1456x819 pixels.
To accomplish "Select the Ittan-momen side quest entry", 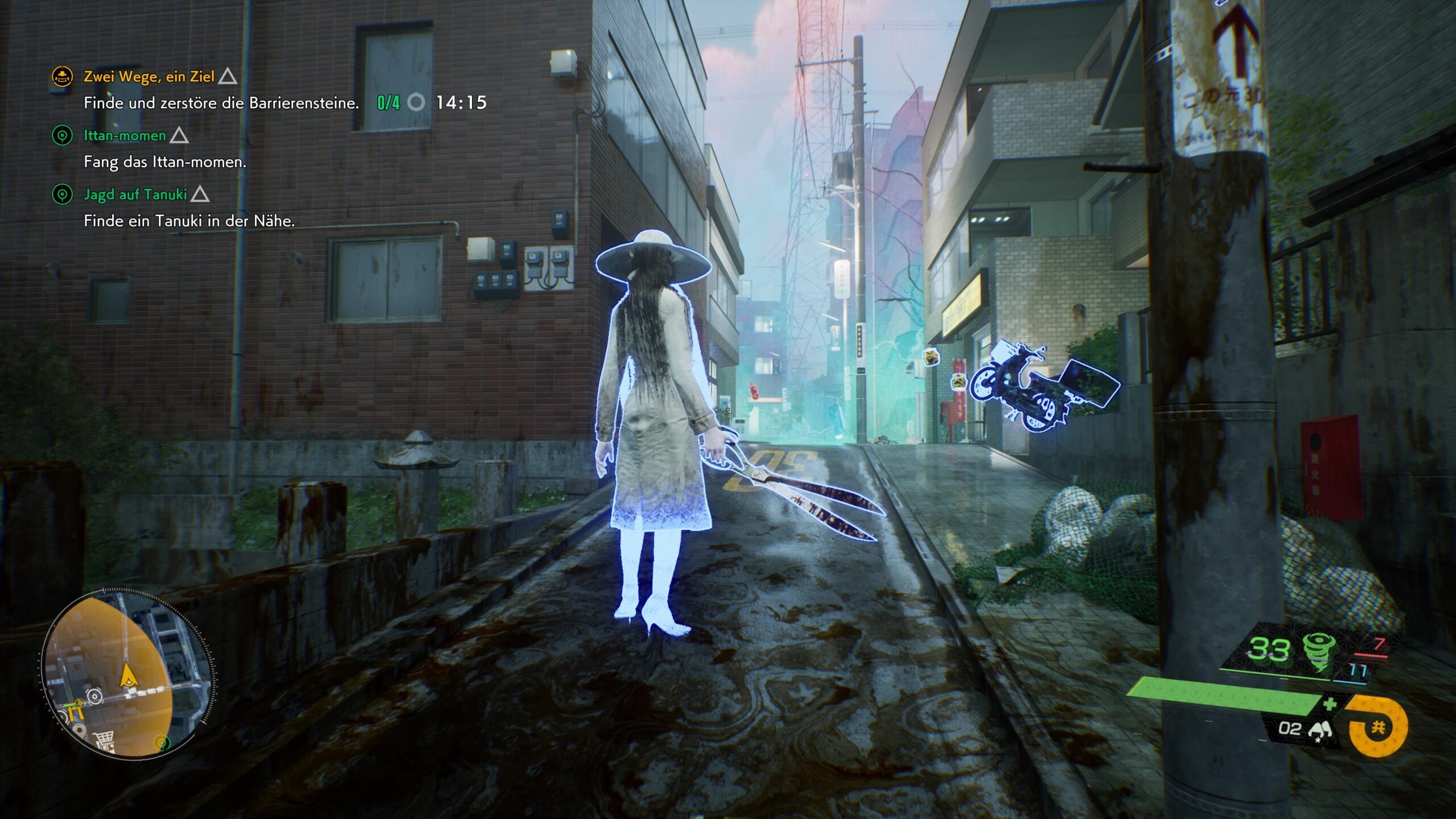I will [x=125, y=135].
